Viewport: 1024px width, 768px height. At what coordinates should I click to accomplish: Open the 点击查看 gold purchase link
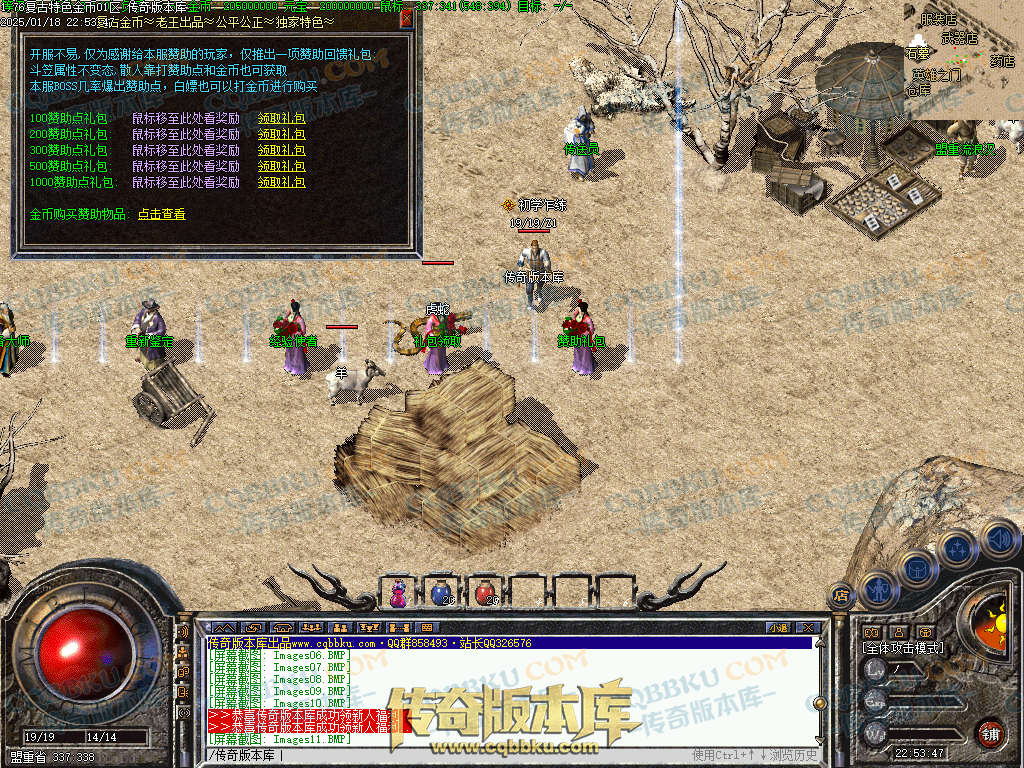click(161, 214)
